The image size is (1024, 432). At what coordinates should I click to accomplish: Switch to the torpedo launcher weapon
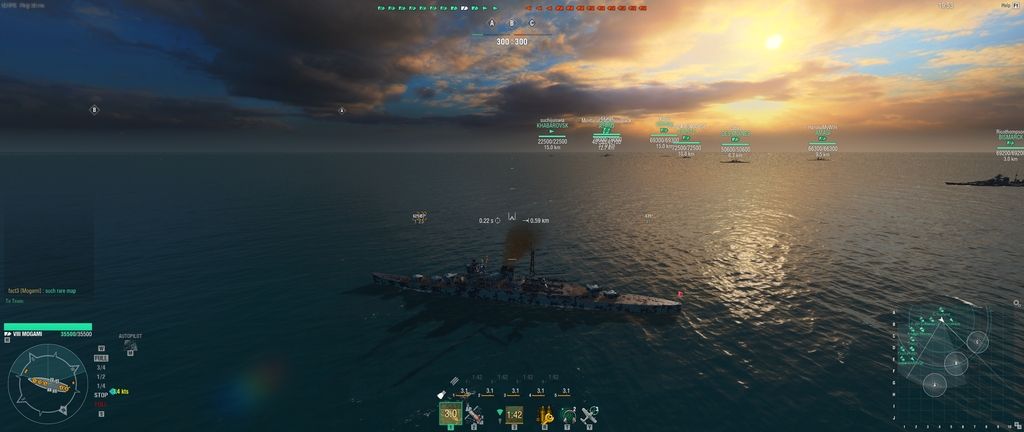475,414
